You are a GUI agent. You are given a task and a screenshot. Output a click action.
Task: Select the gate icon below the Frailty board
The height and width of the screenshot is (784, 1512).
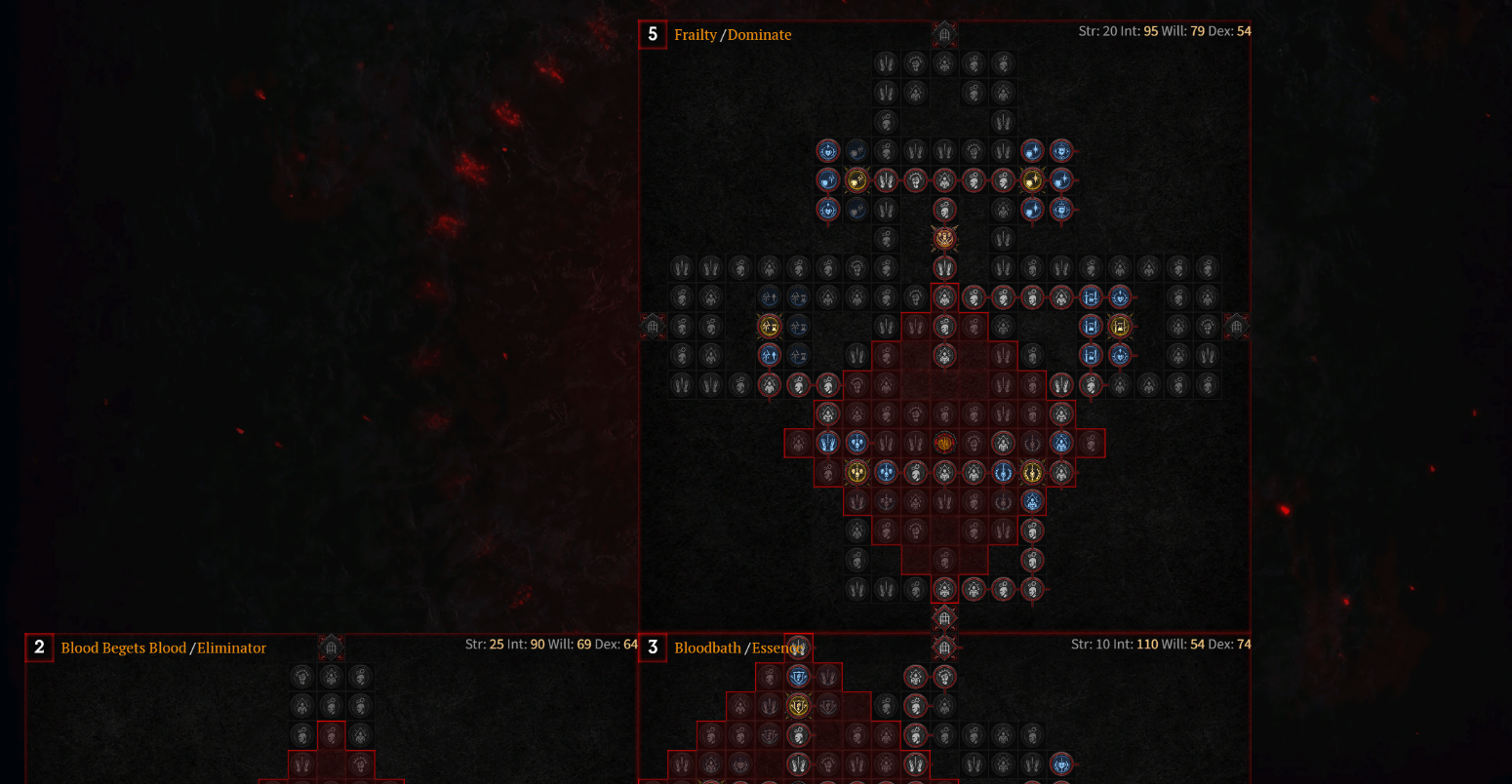[x=942, y=618]
